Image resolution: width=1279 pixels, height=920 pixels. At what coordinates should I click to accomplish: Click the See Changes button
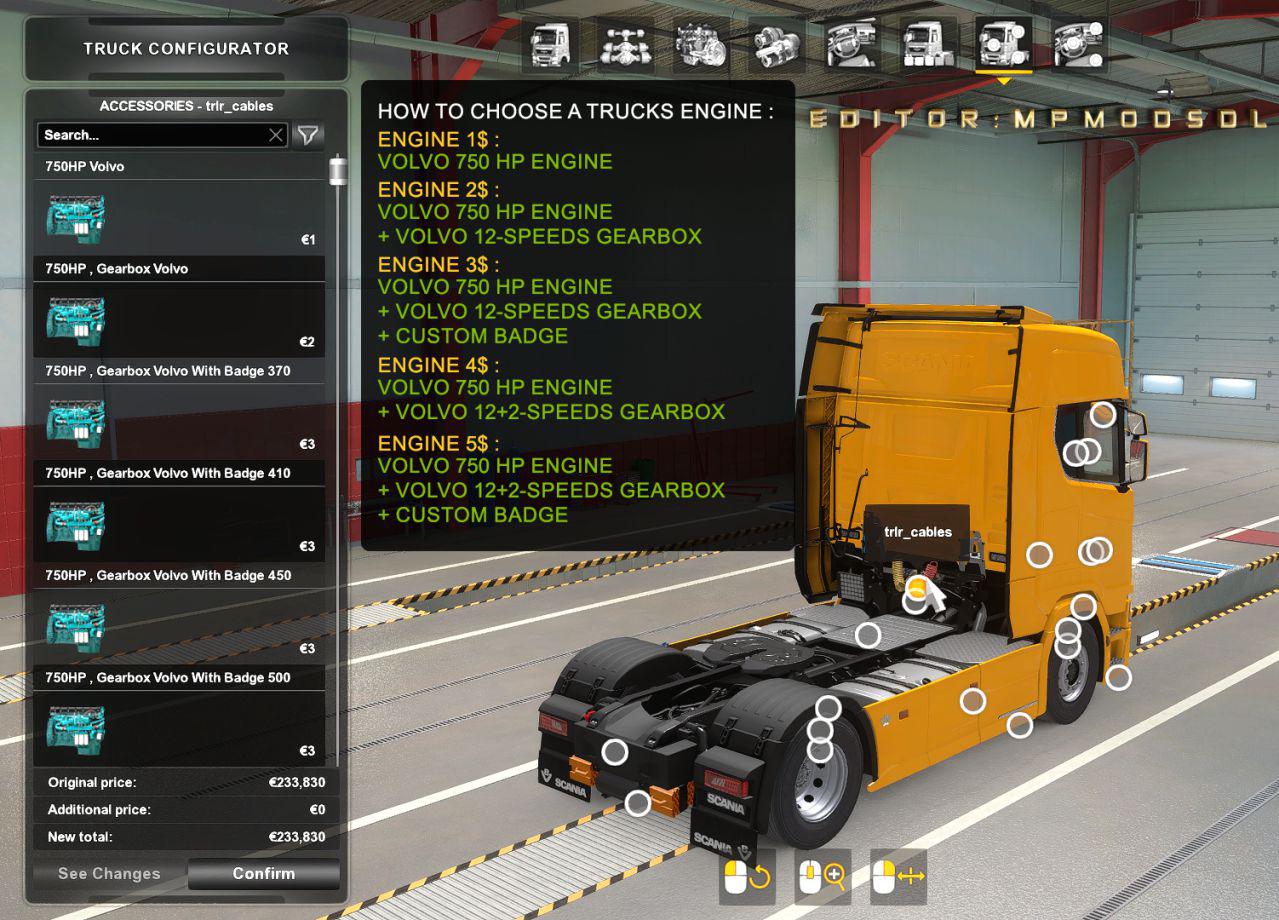(109, 874)
